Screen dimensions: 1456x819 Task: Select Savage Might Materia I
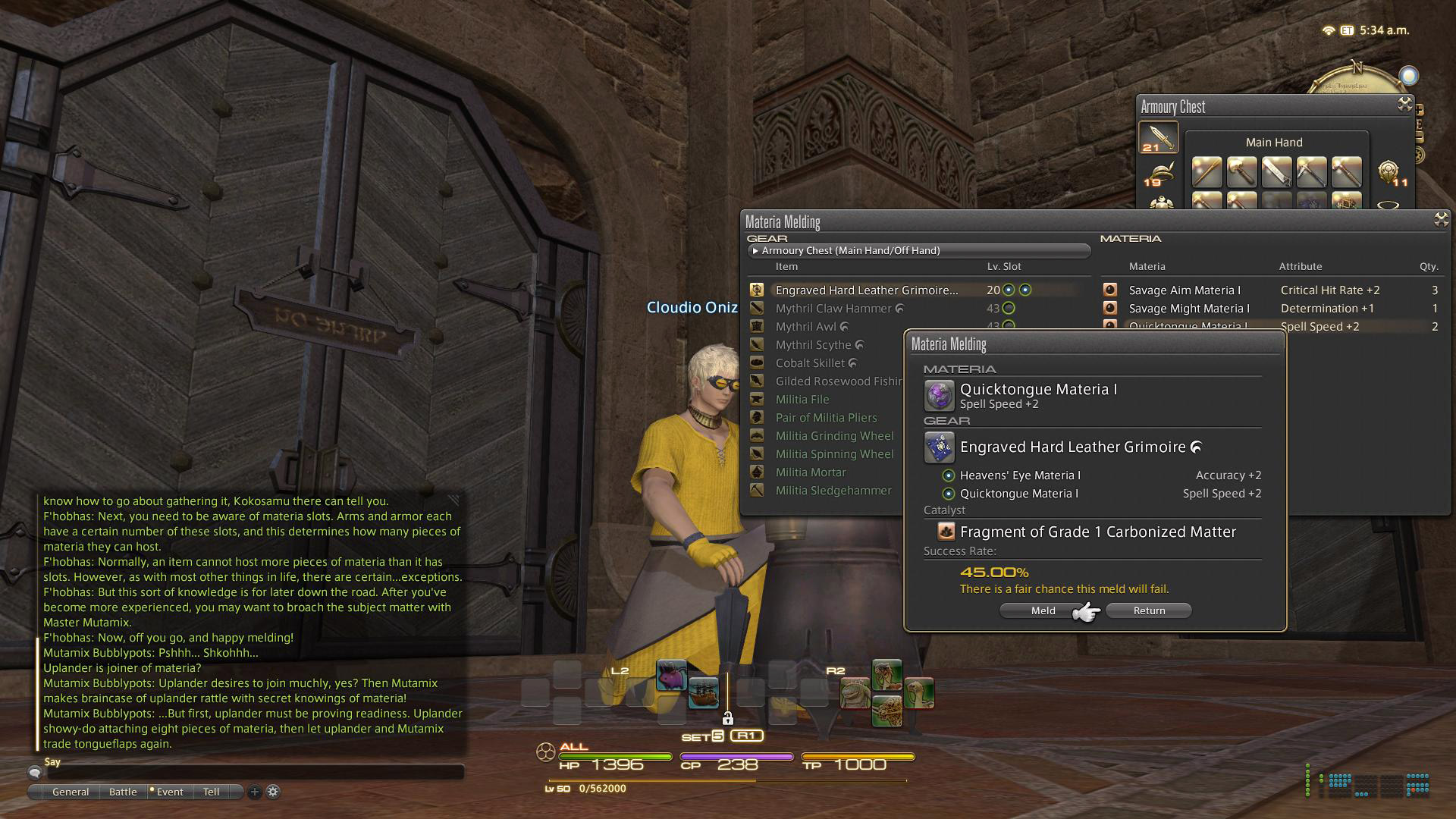(1189, 309)
